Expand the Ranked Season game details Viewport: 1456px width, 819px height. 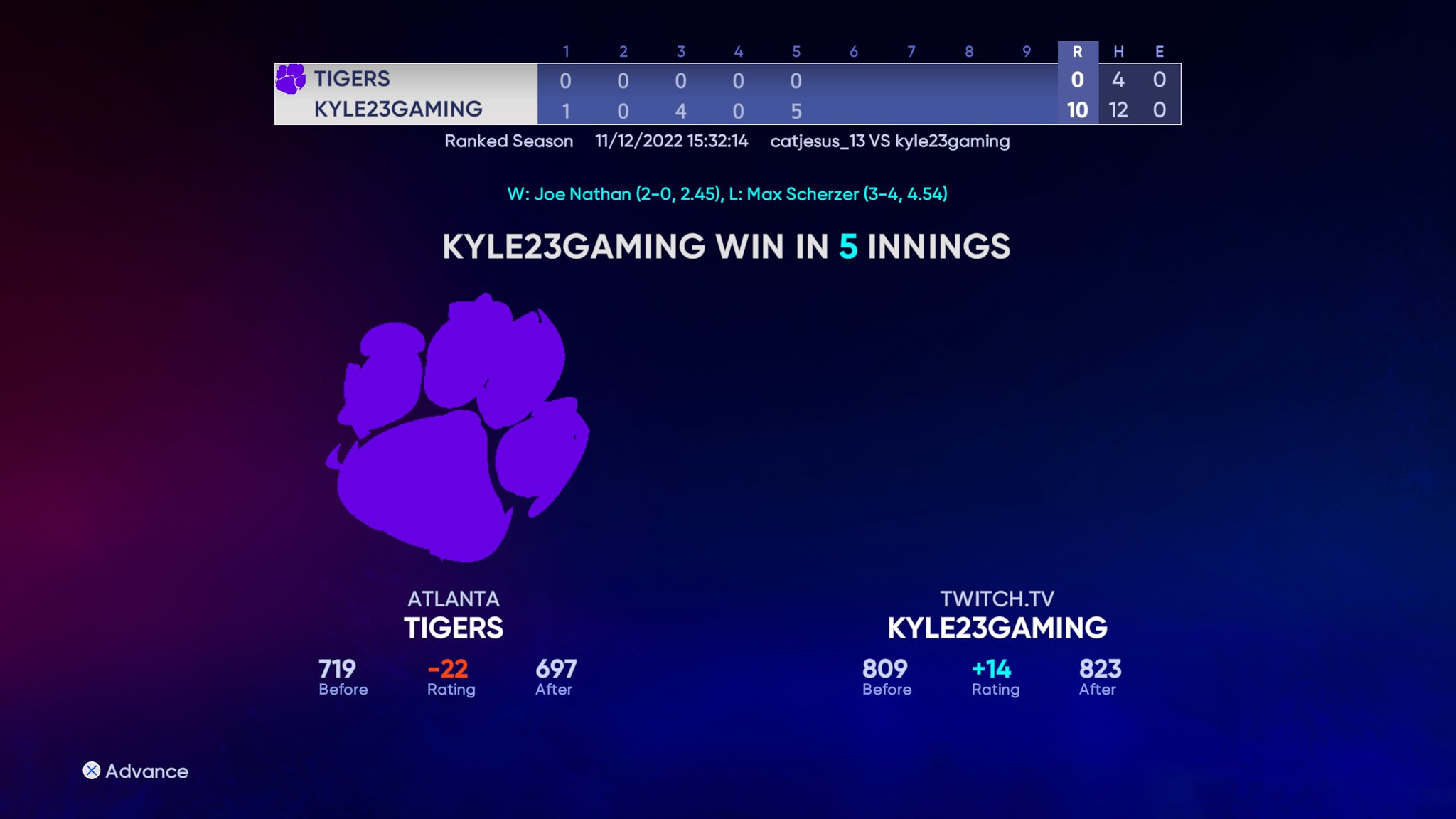509,141
